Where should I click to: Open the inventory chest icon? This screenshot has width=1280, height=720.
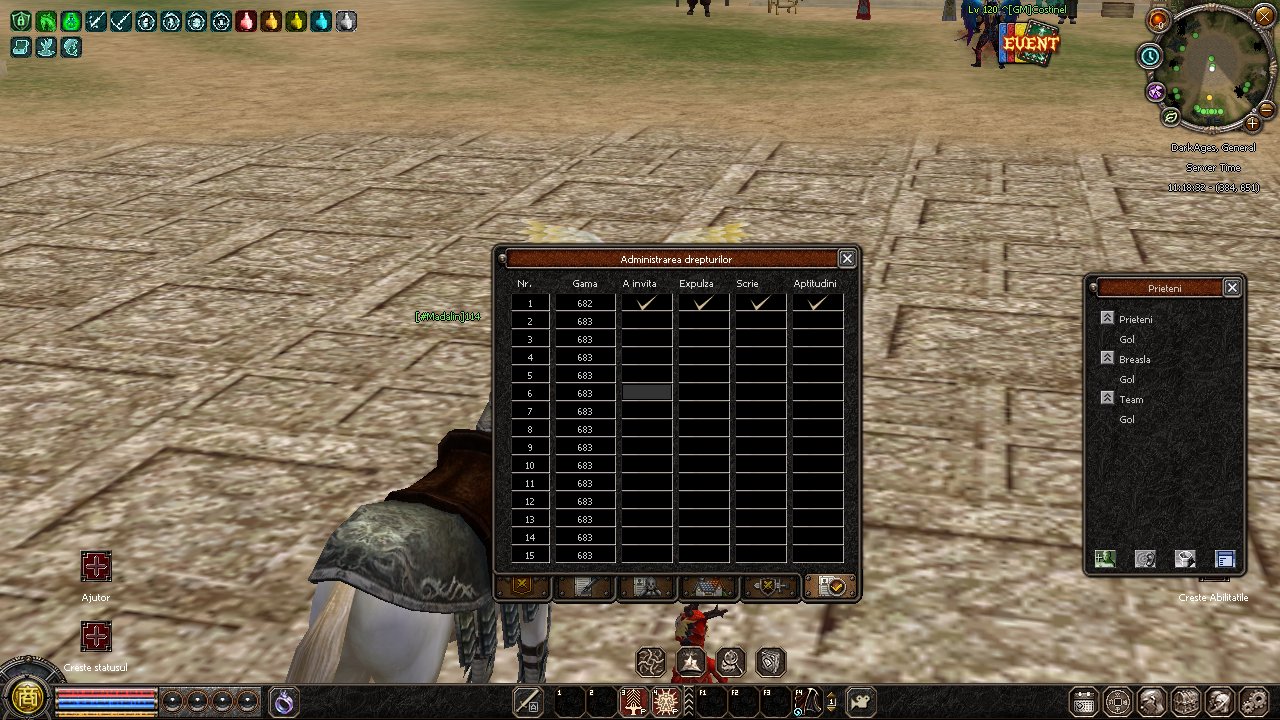coord(1185,702)
